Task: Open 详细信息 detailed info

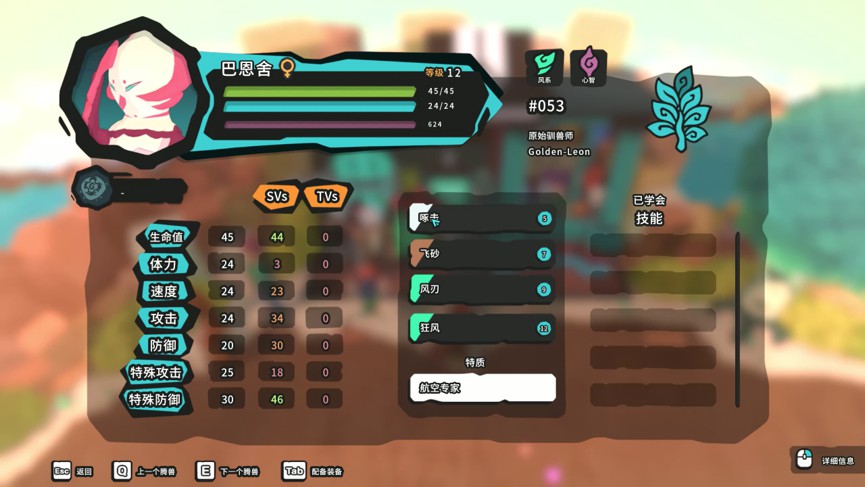Action: point(826,460)
